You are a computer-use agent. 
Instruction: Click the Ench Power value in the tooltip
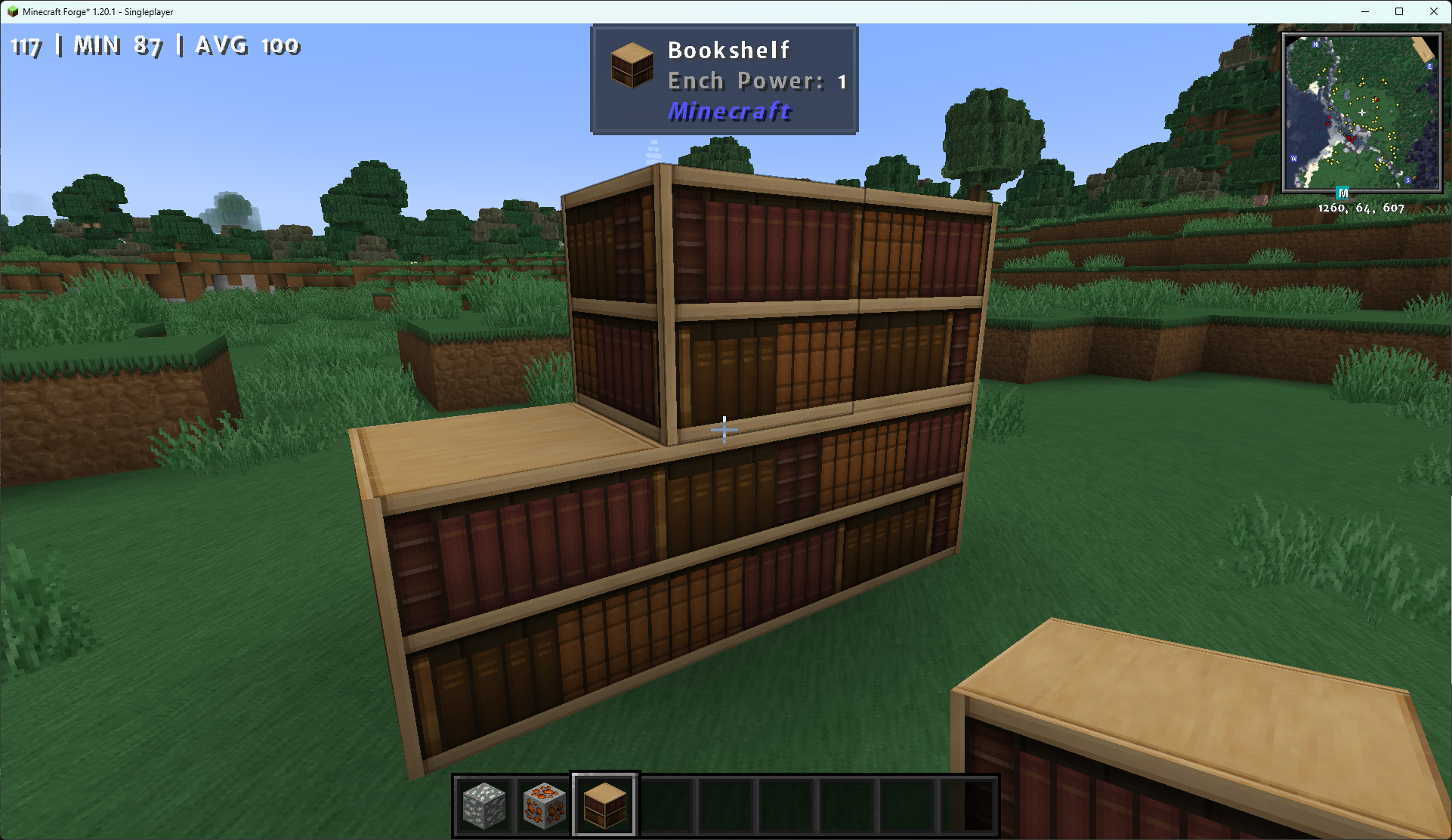pos(841,81)
